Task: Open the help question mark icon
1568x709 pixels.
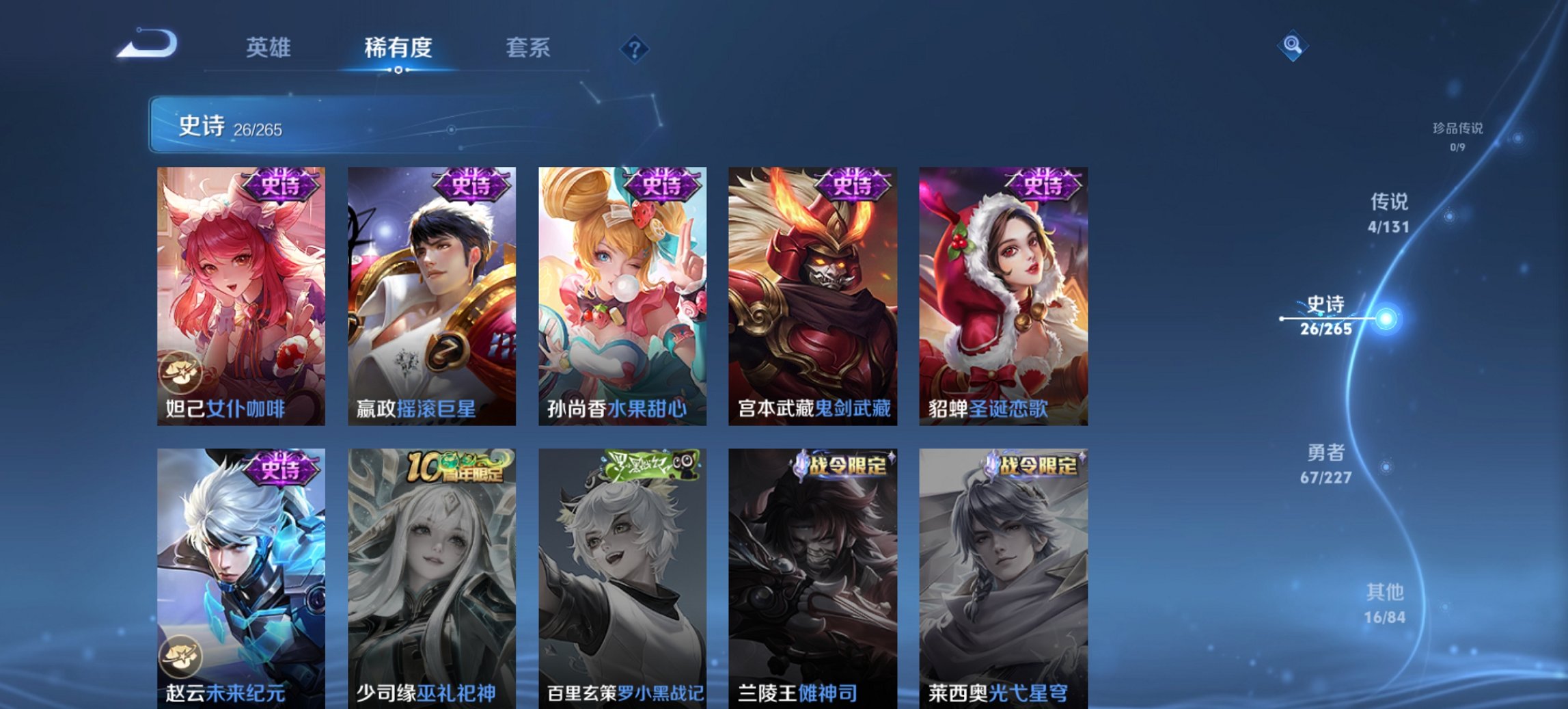Action: (x=635, y=50)
